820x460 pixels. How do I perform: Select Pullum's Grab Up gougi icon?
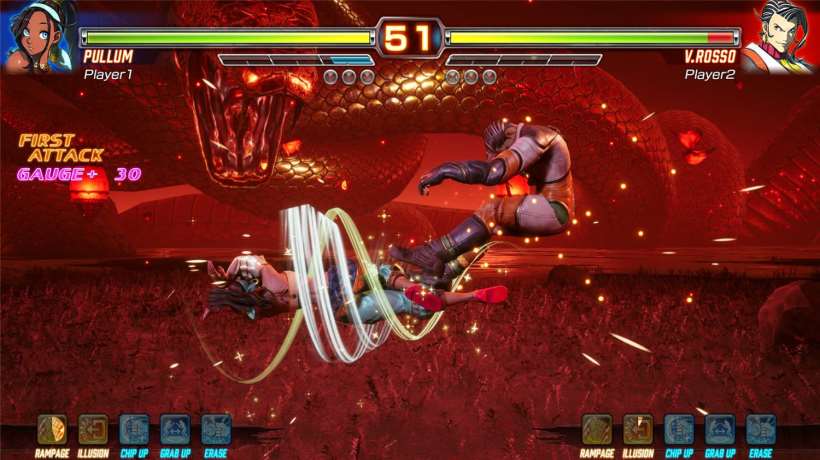175,429
